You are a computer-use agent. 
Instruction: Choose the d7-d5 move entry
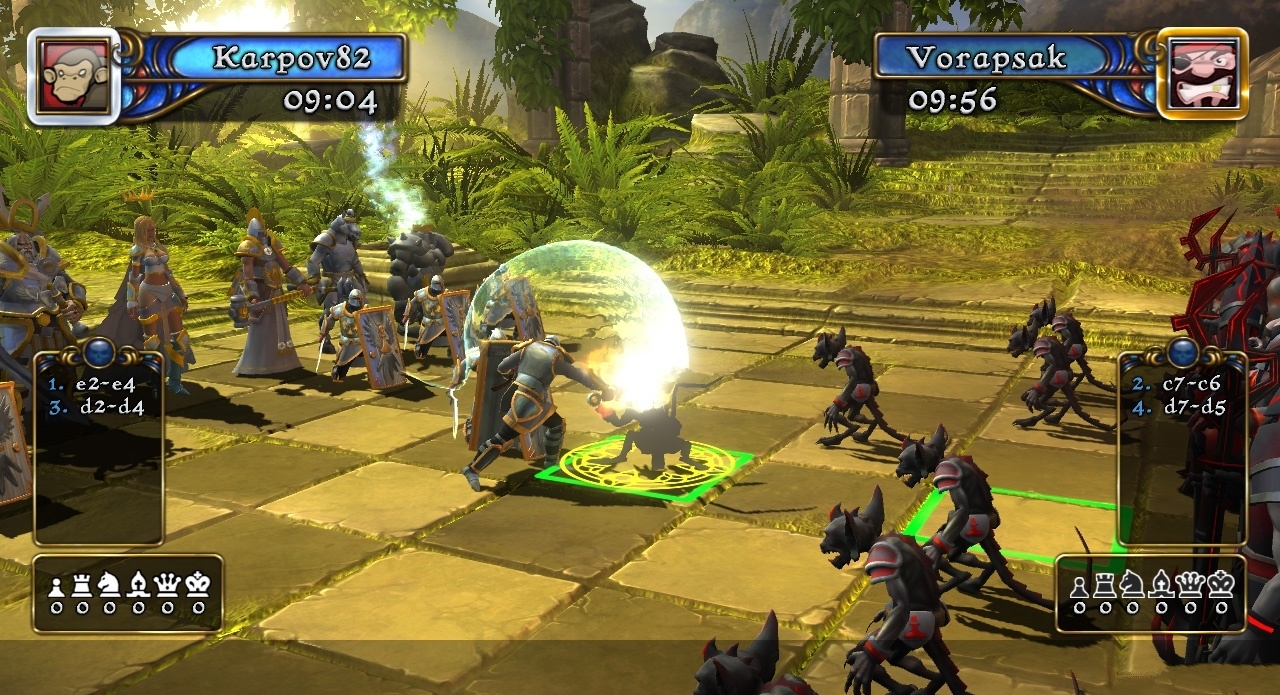pyautogui.click(x=1189, y=407)
